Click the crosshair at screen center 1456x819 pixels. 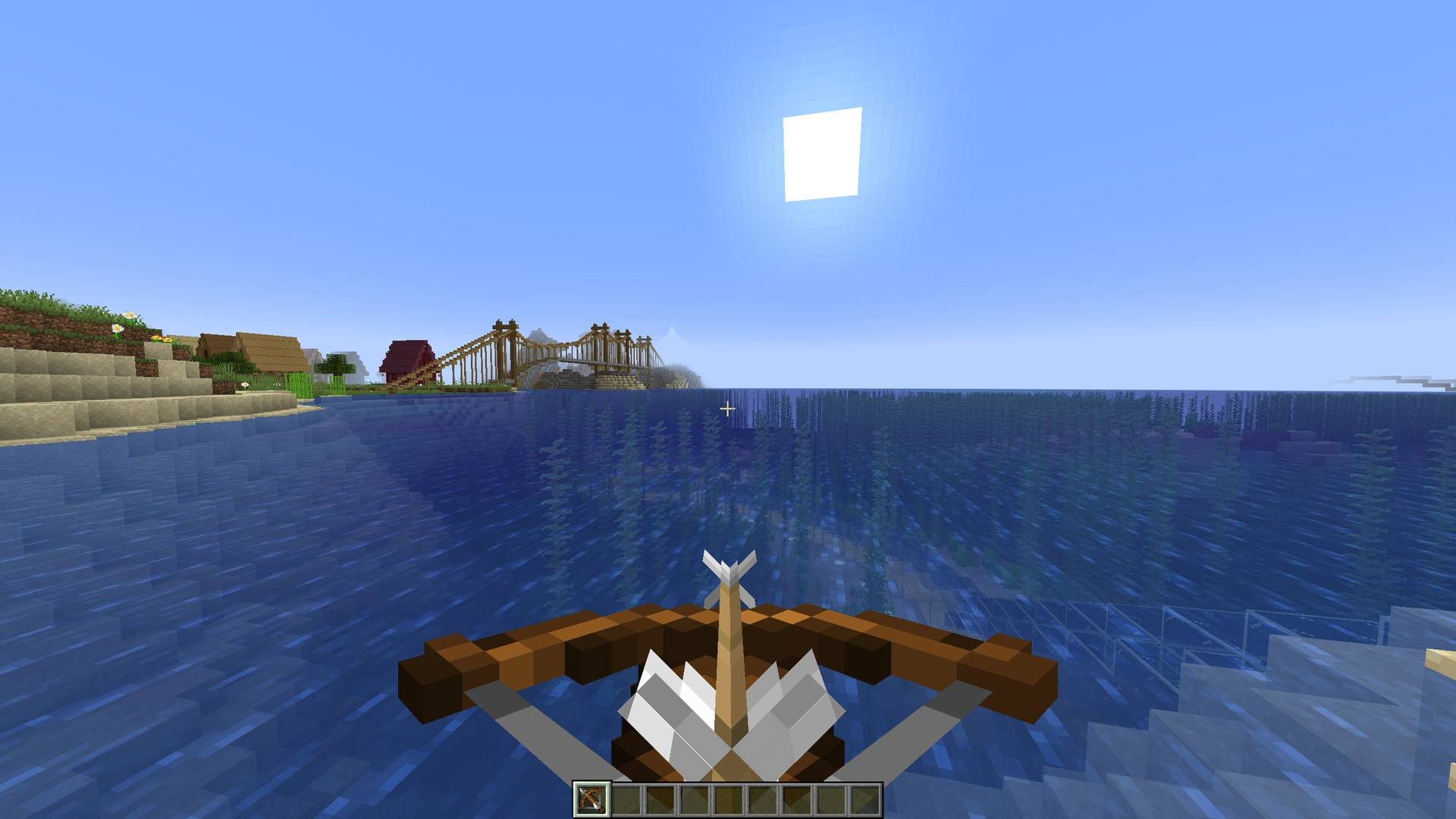tap(728, 408)
